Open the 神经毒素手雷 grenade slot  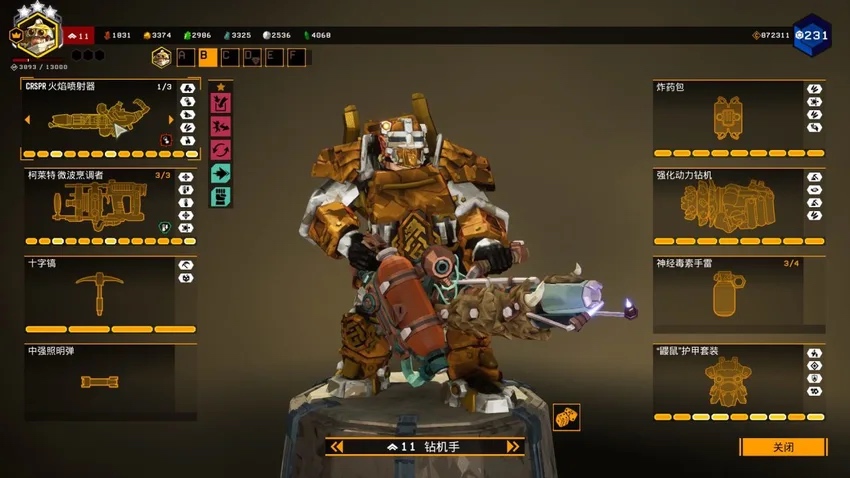(727, 295)
